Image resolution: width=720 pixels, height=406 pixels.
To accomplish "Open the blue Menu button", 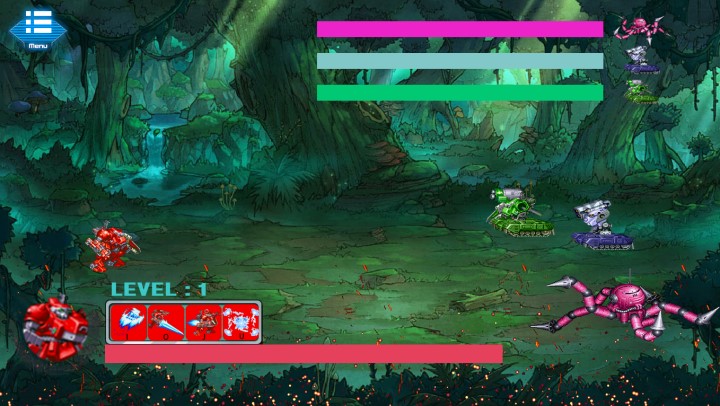I will click(x=37, y=27).
